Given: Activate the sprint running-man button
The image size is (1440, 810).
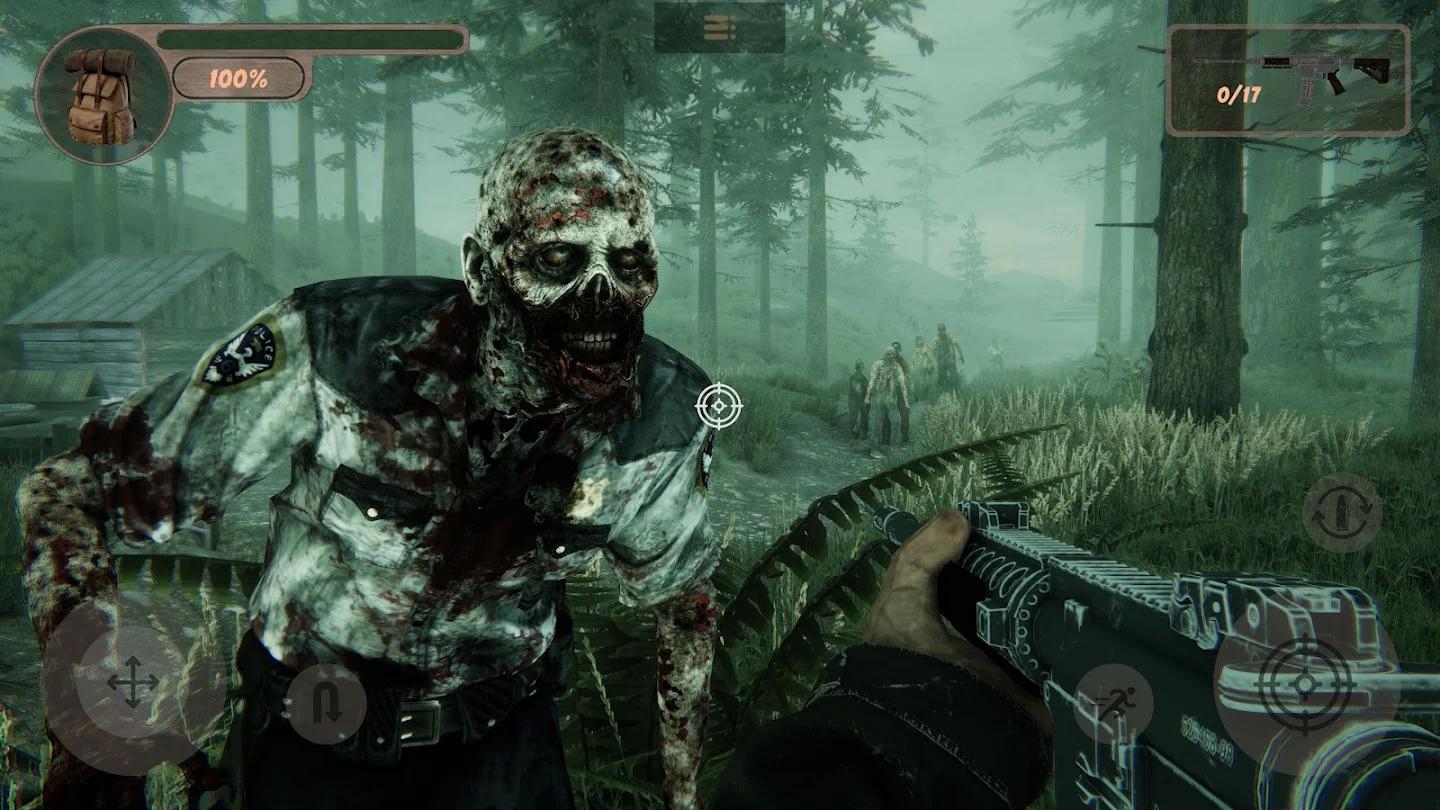Looking at the screenshot, I should pos(1113,703).
